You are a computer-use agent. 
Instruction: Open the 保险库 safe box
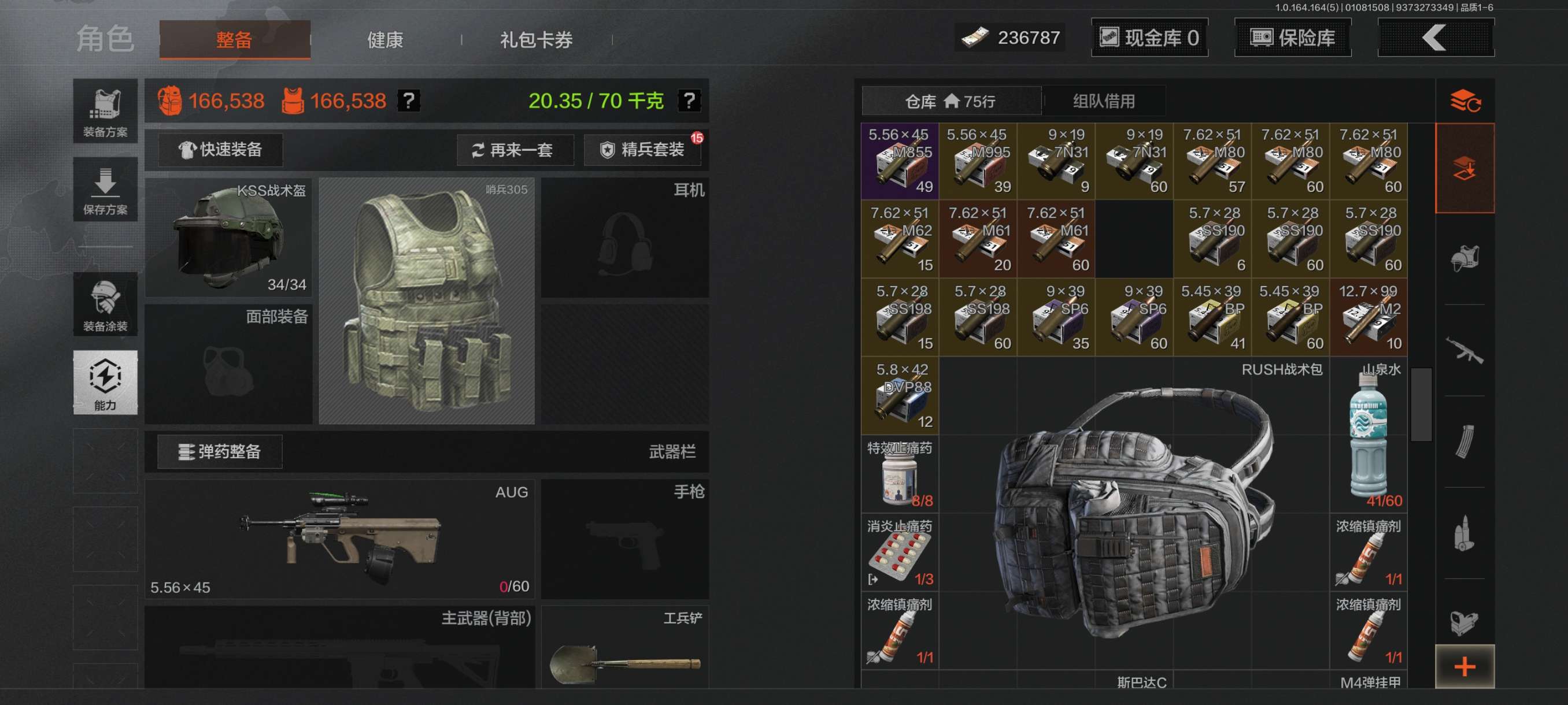(1292, 38)
